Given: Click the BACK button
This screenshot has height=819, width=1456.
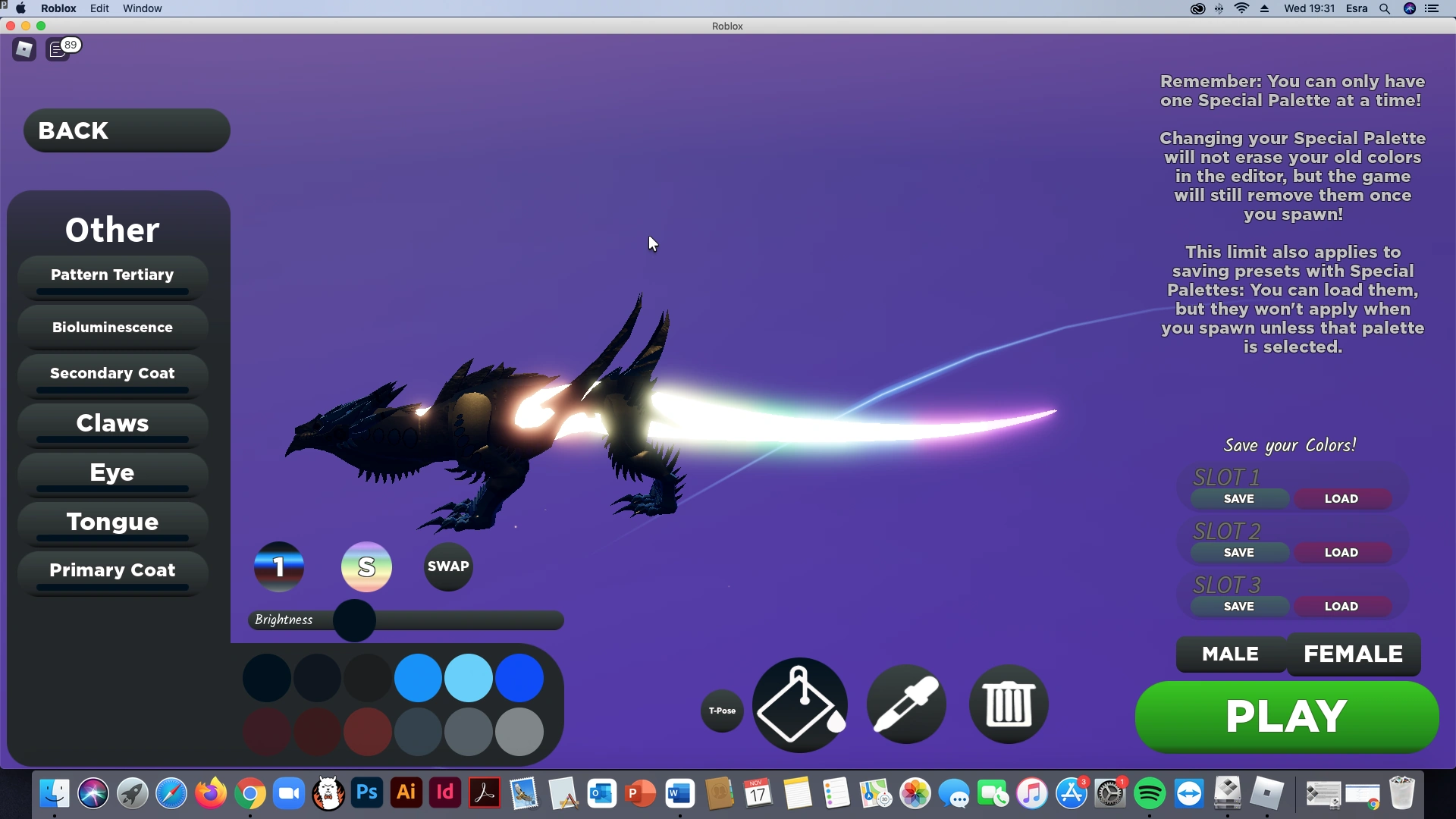Looking at the screenshot, I should coord(125,130).
